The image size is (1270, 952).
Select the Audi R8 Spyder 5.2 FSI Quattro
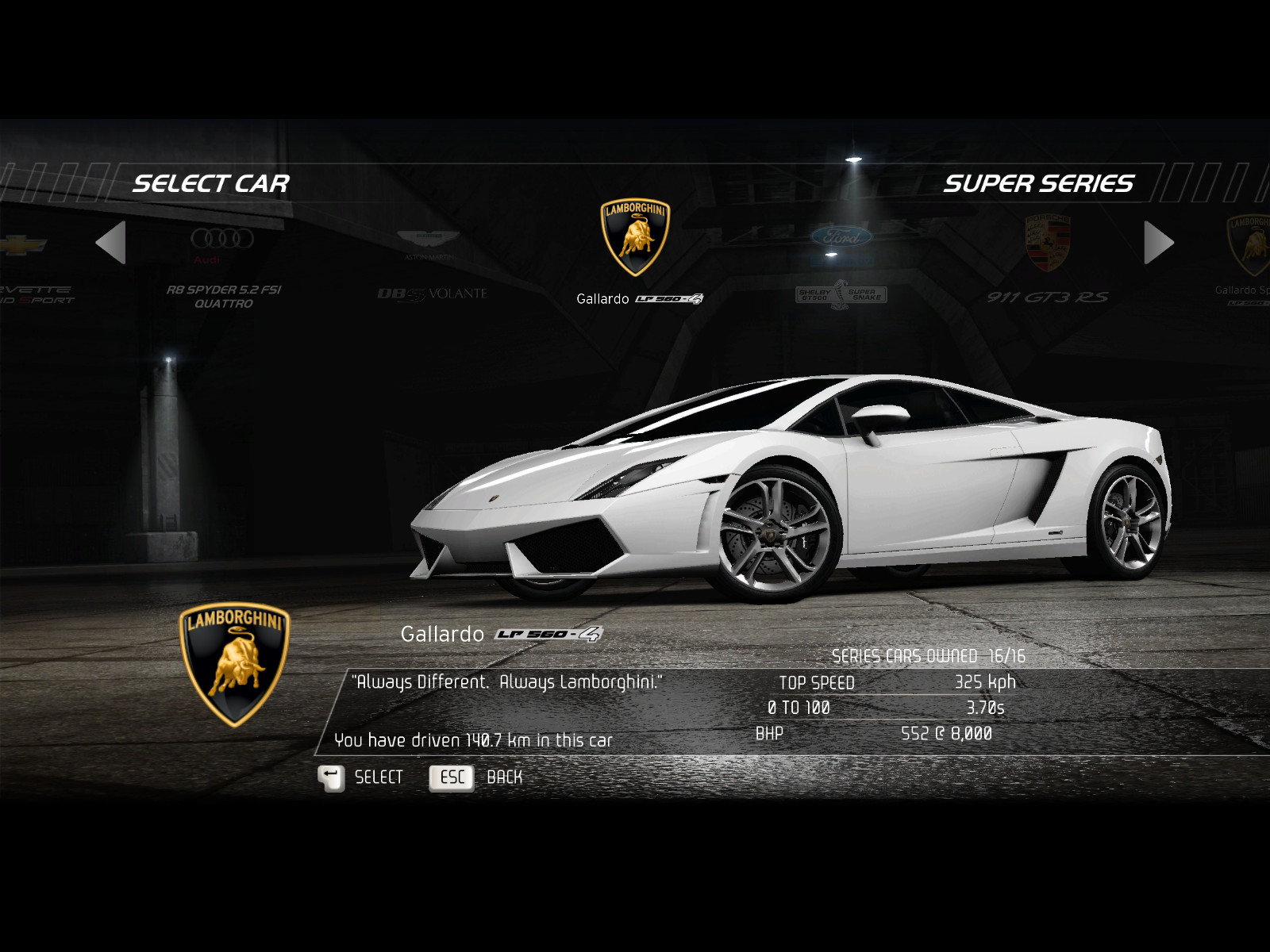223,266
